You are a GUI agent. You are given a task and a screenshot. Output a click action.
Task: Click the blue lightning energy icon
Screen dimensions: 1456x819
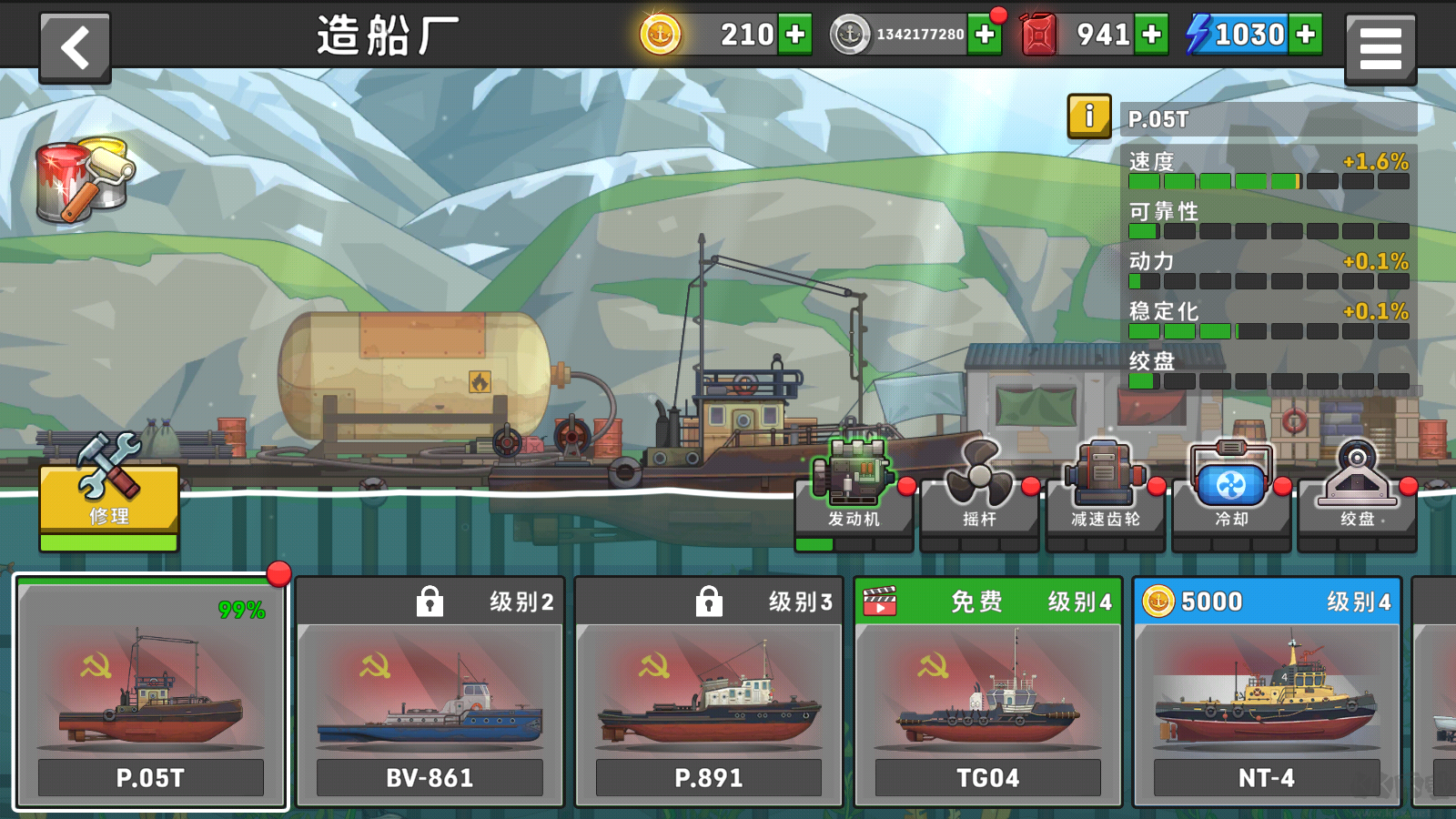click(x=1197, y=35)
